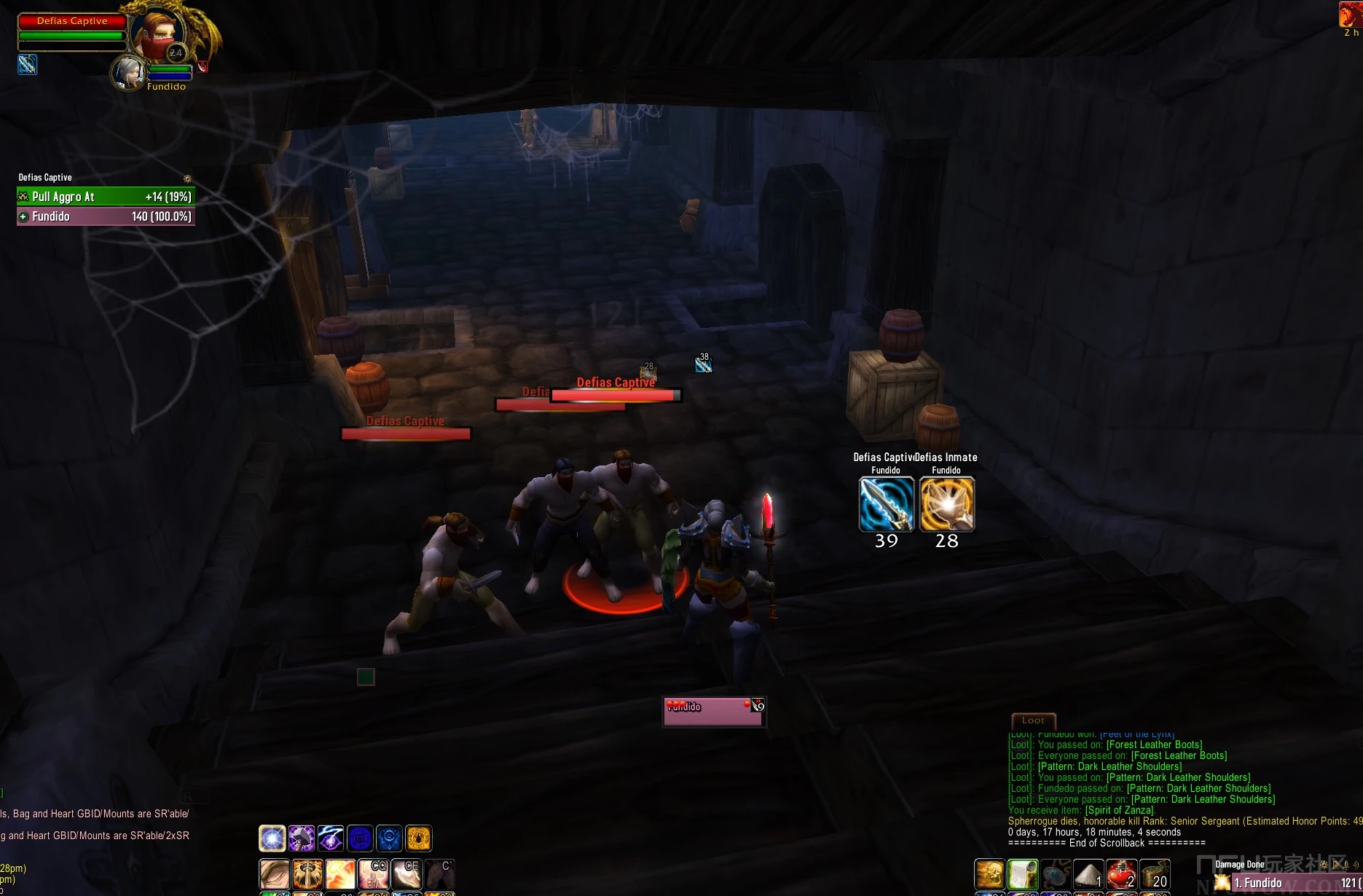Activate the purple hammer aura
Viewport: 1363px width, 896px height.
tap(302, 838)
